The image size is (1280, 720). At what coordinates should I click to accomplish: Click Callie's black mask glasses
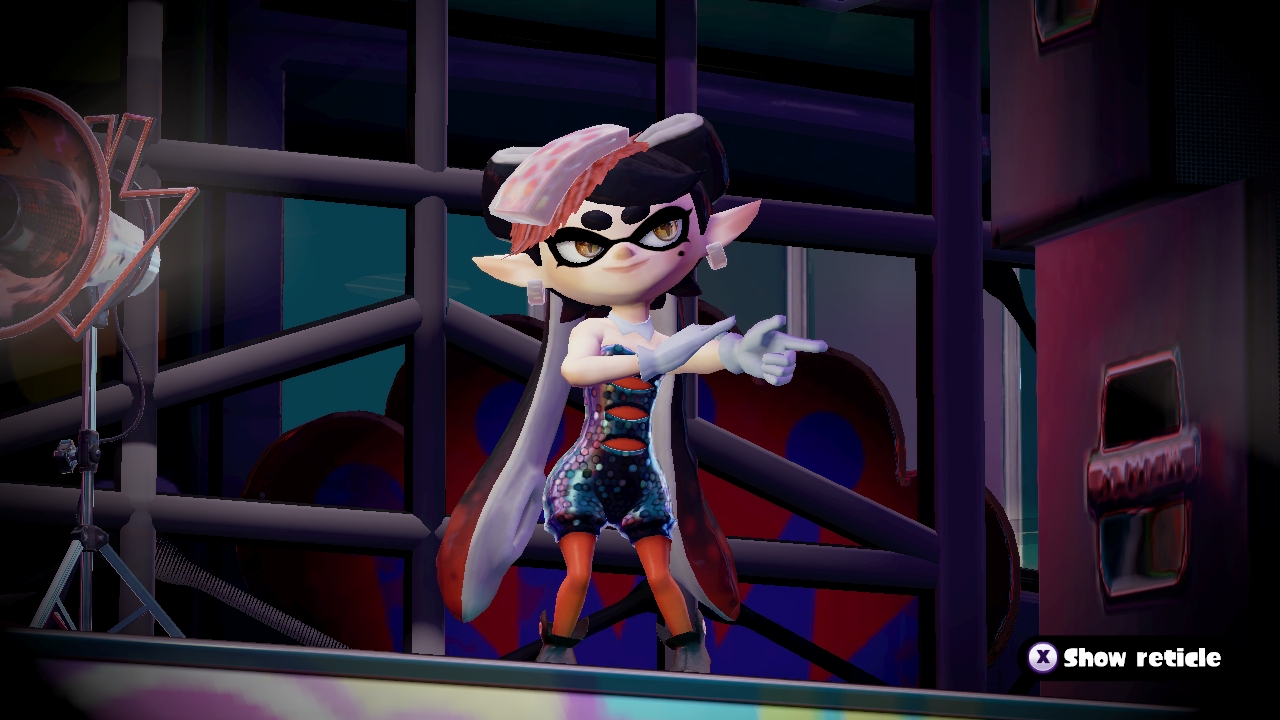(x=615, y=240)
